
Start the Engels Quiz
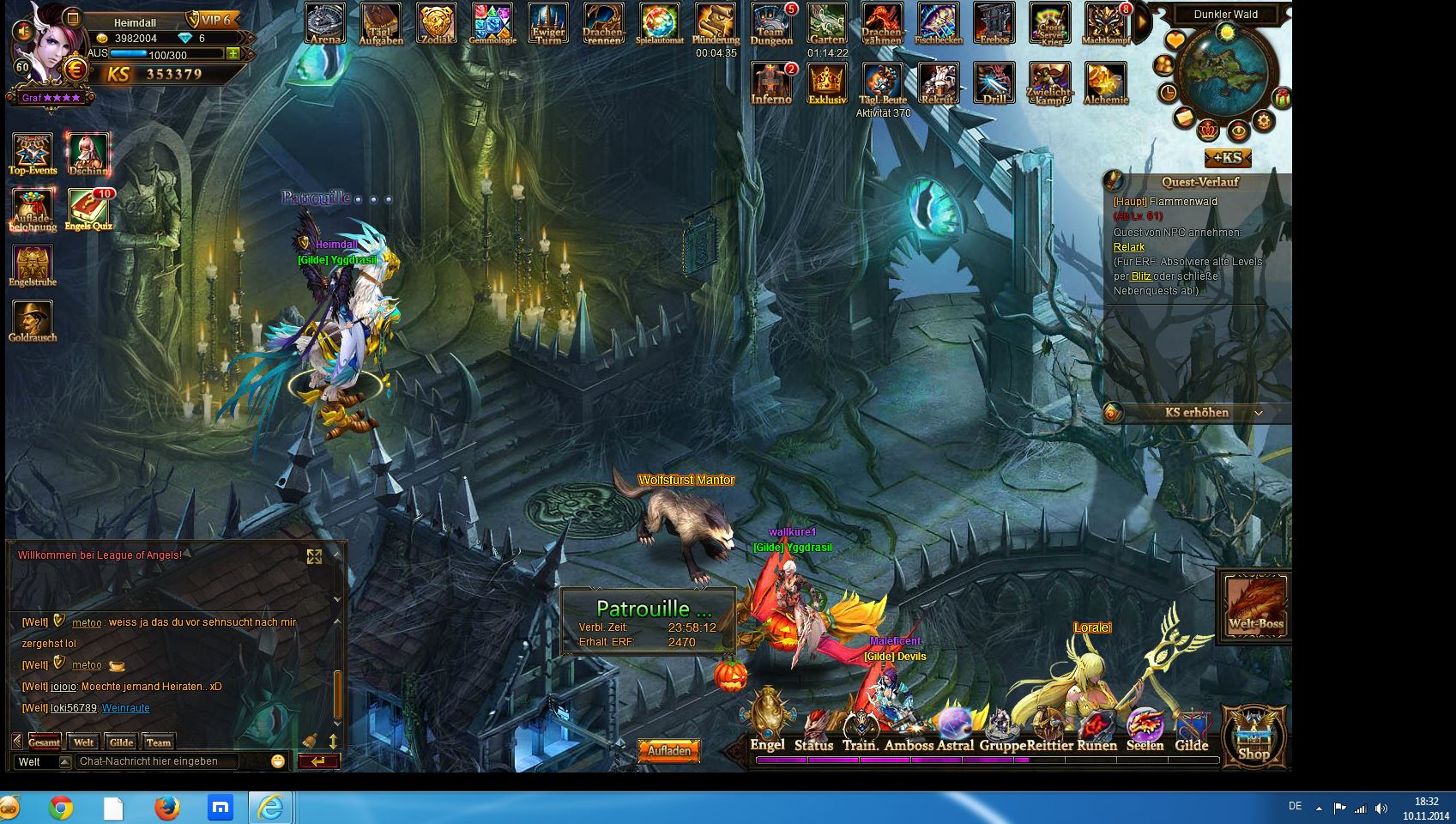88,209
